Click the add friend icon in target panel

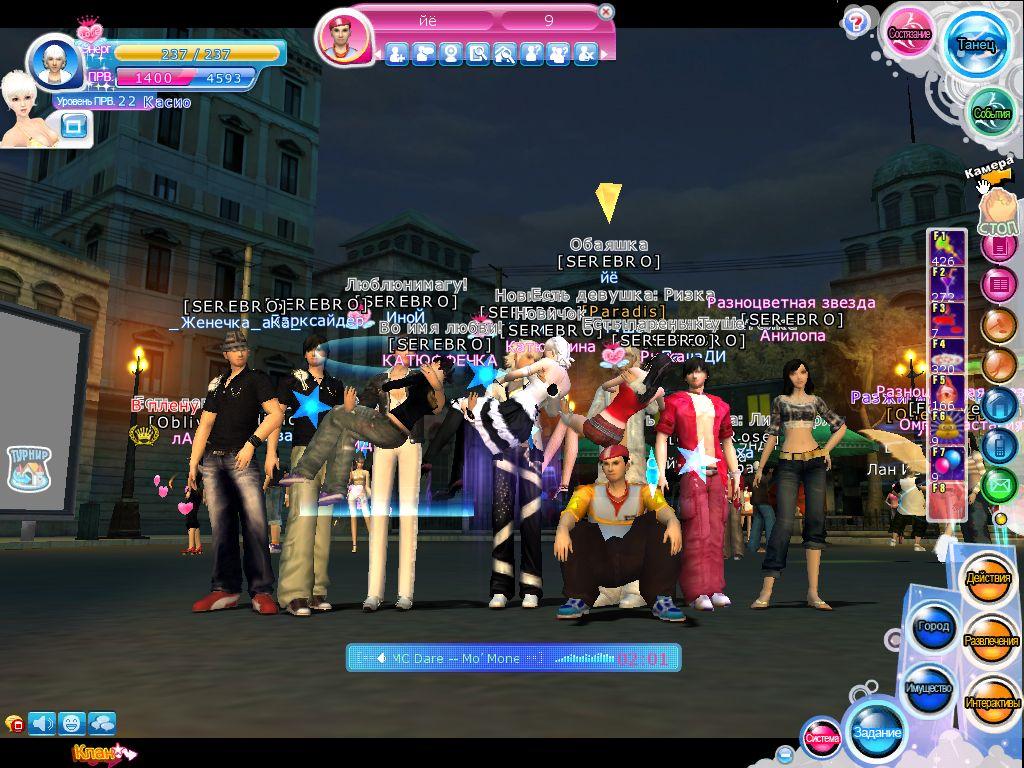tap(397, 54)
